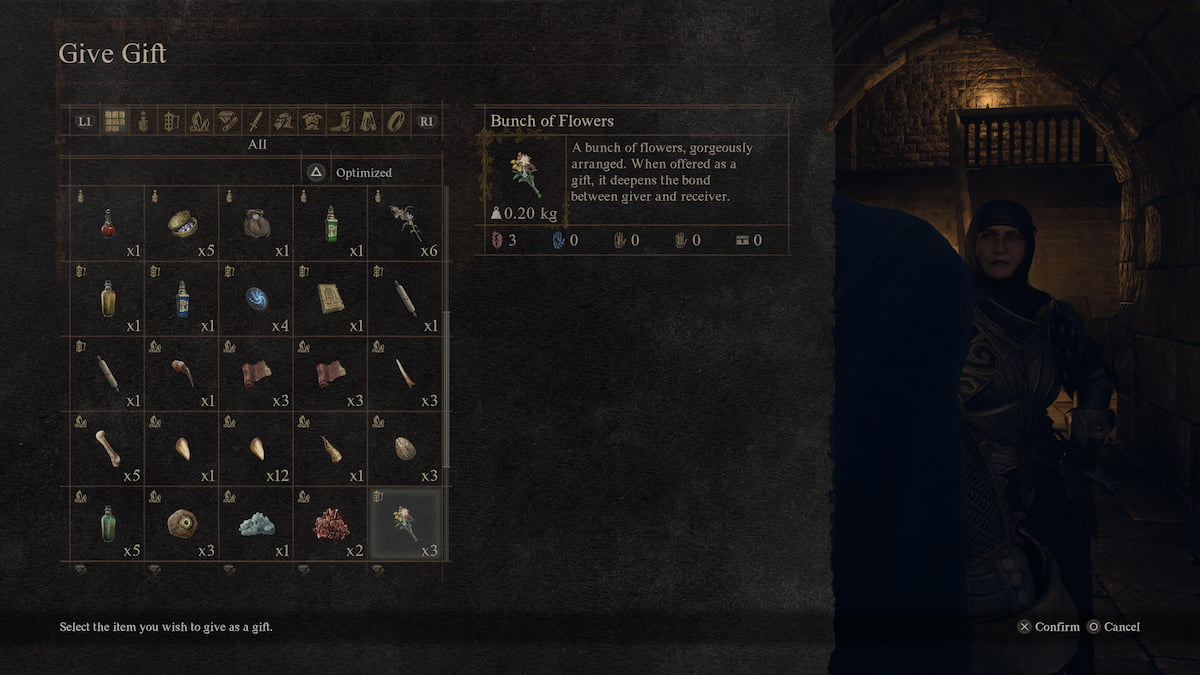
Task: Select the red potion flask slot
Action: (x=108, y=223)
